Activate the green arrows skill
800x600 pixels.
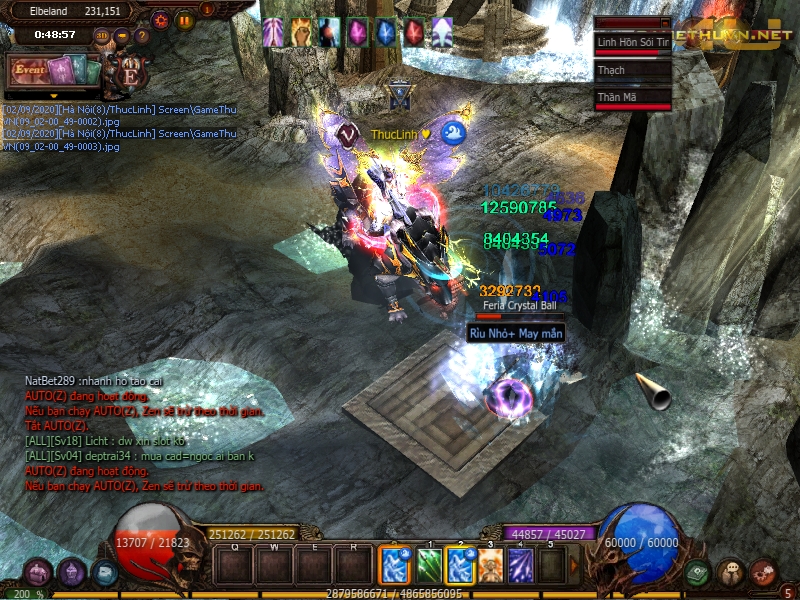click(x=428, y=566)
